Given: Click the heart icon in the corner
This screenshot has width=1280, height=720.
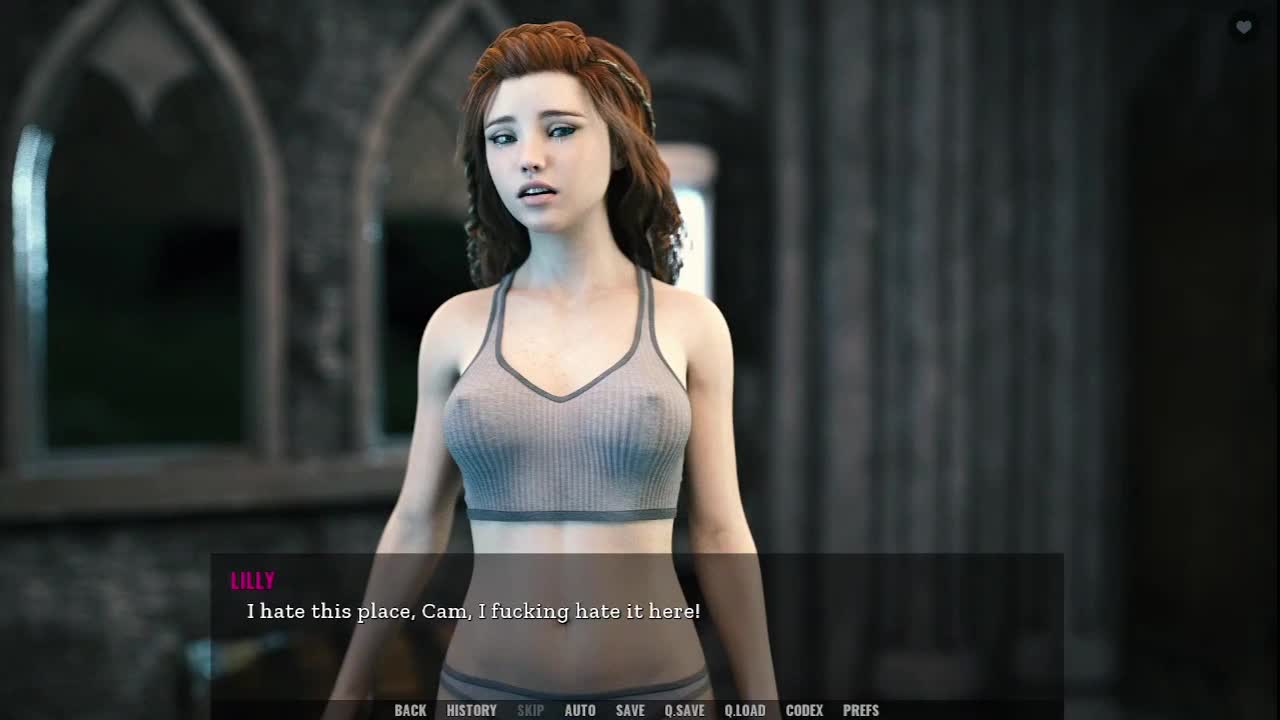Looking at the screenshot, I should click(1243, 27).
